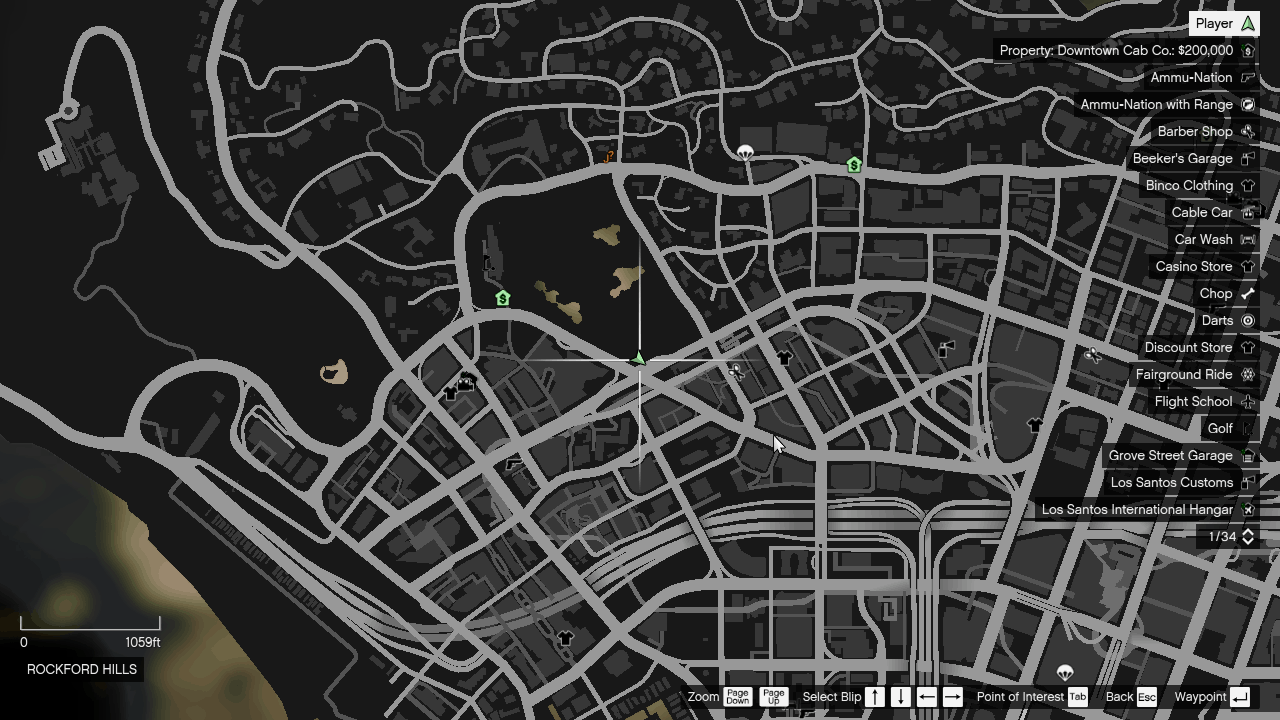
Task: Click Chop's paw print icon in the legend
Action: (x=1246, y=293)
